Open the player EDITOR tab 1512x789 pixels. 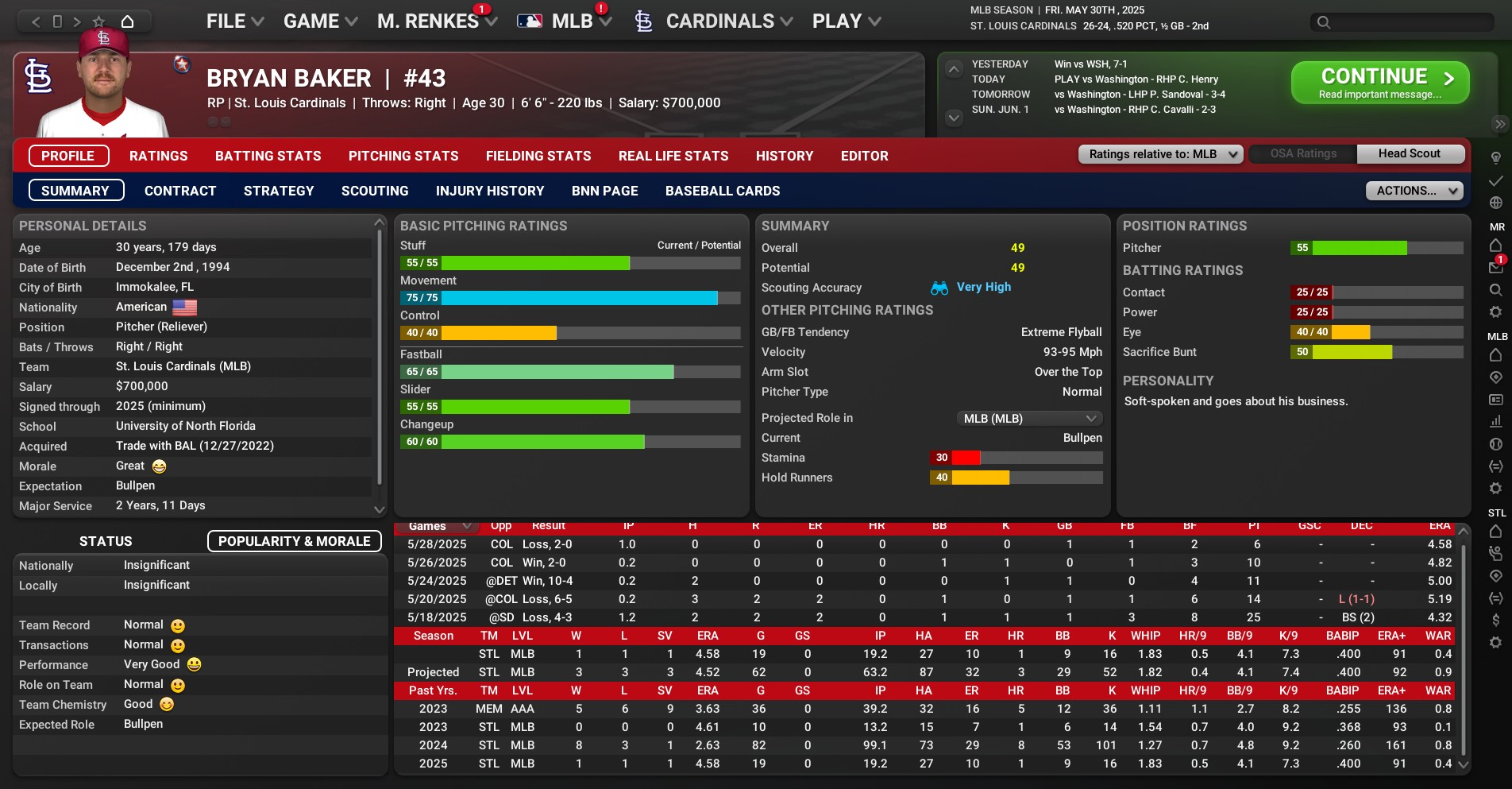[x=865, y=156]
